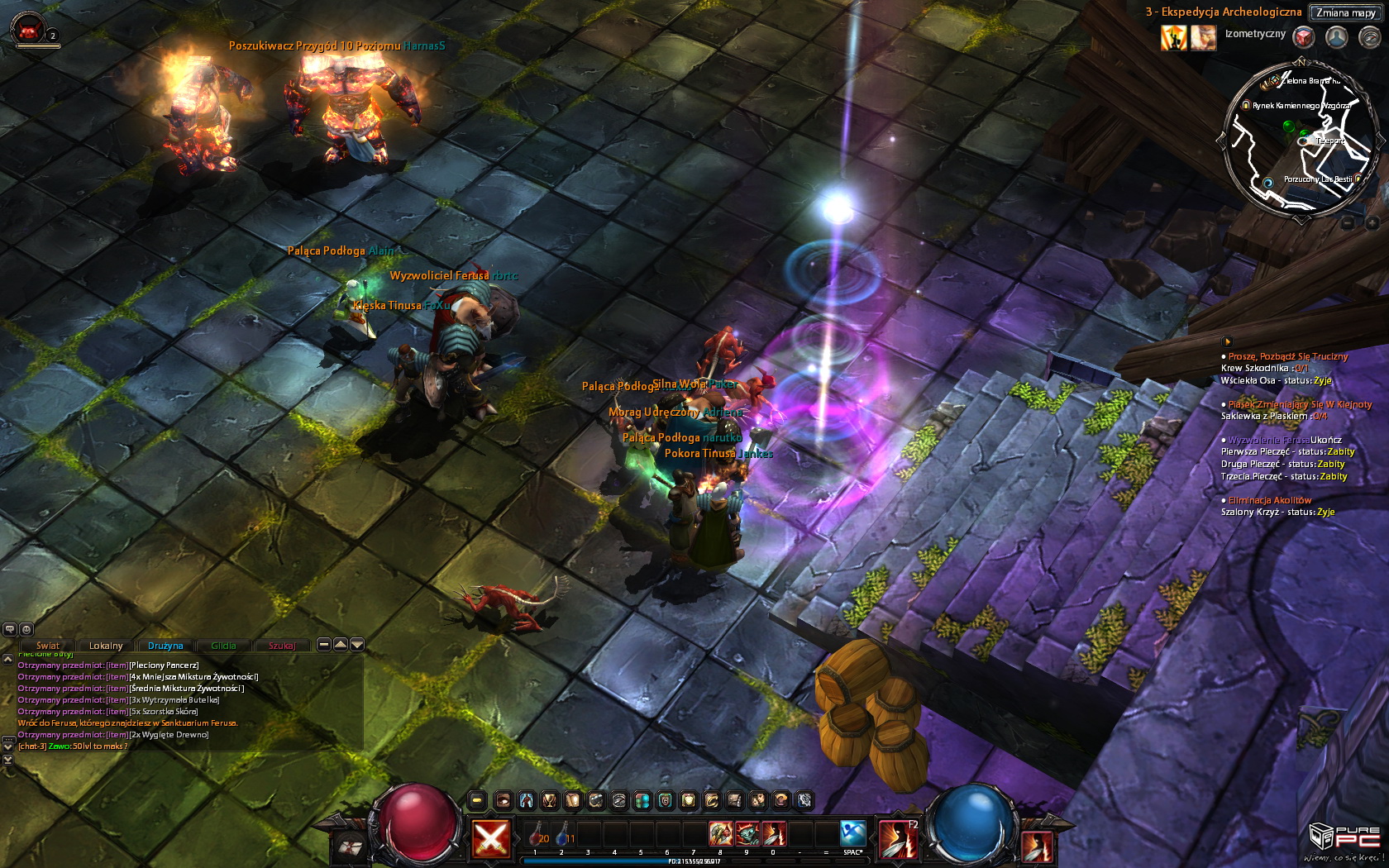Open the Szukaj chat tab
Image resolution: width=1389 pixels, height=868 pixels.
pos(282,646)
